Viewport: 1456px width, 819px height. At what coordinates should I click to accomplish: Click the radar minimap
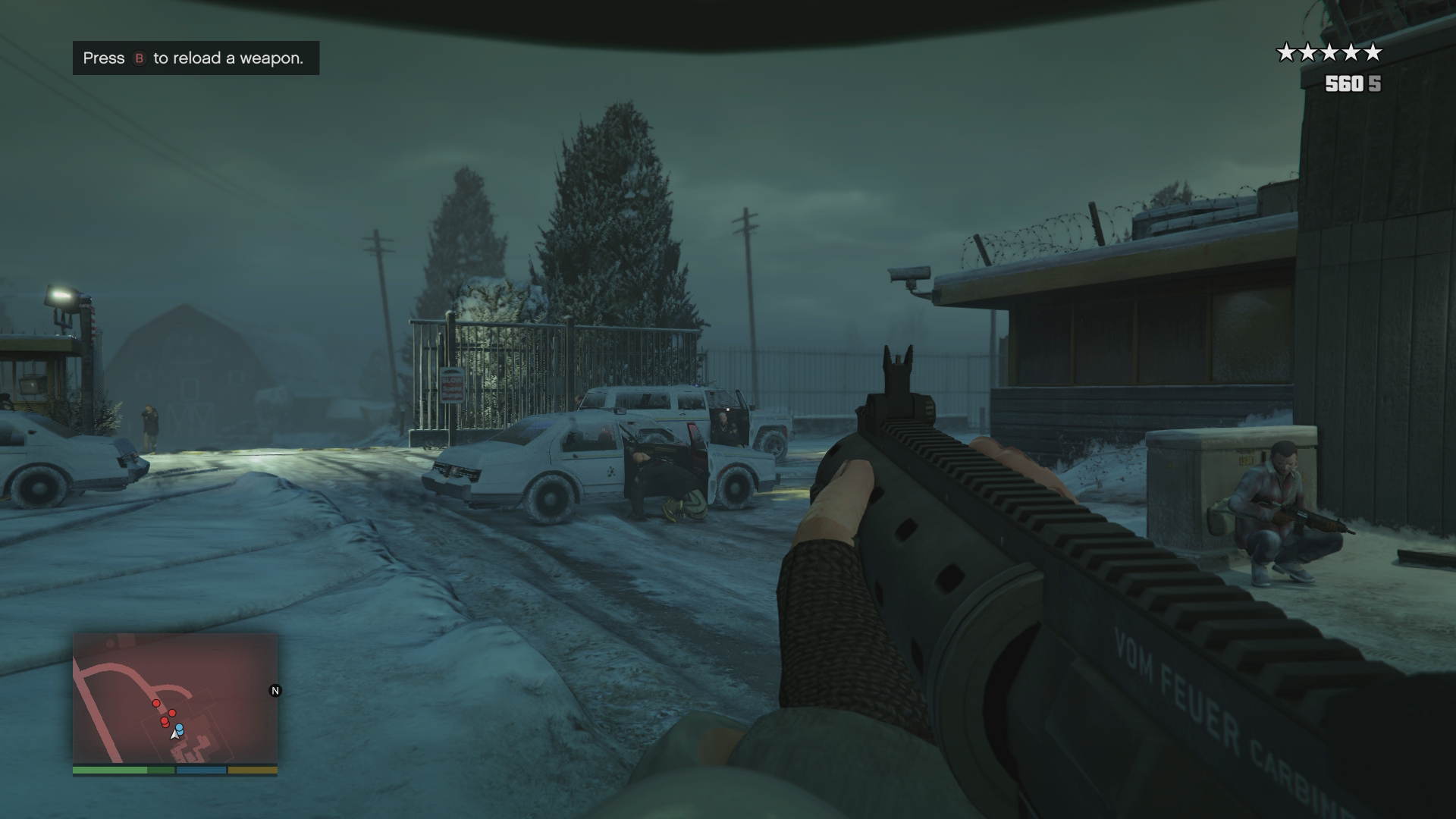175,698
